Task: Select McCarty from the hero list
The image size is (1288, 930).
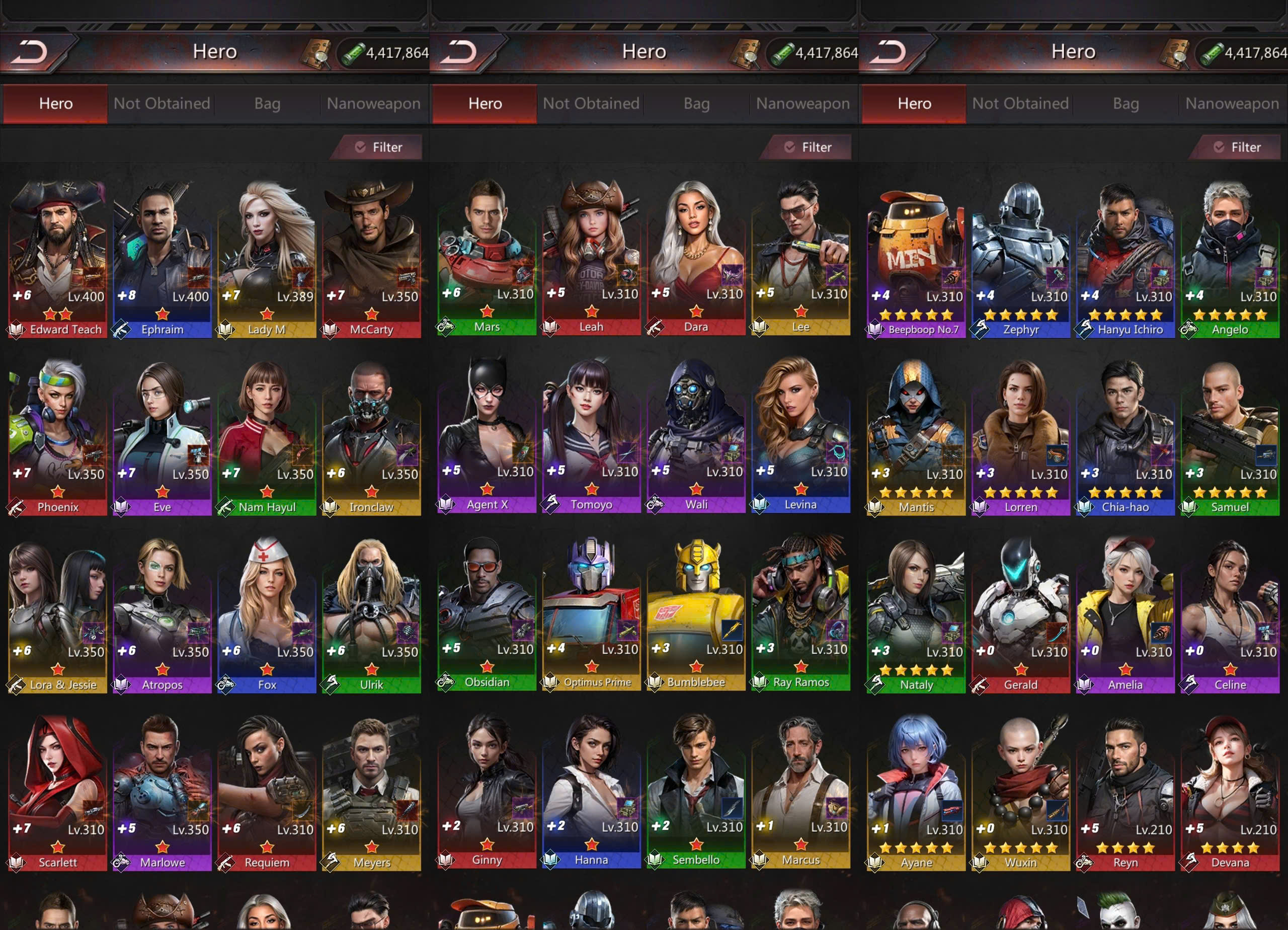Action: coord(371,259)
